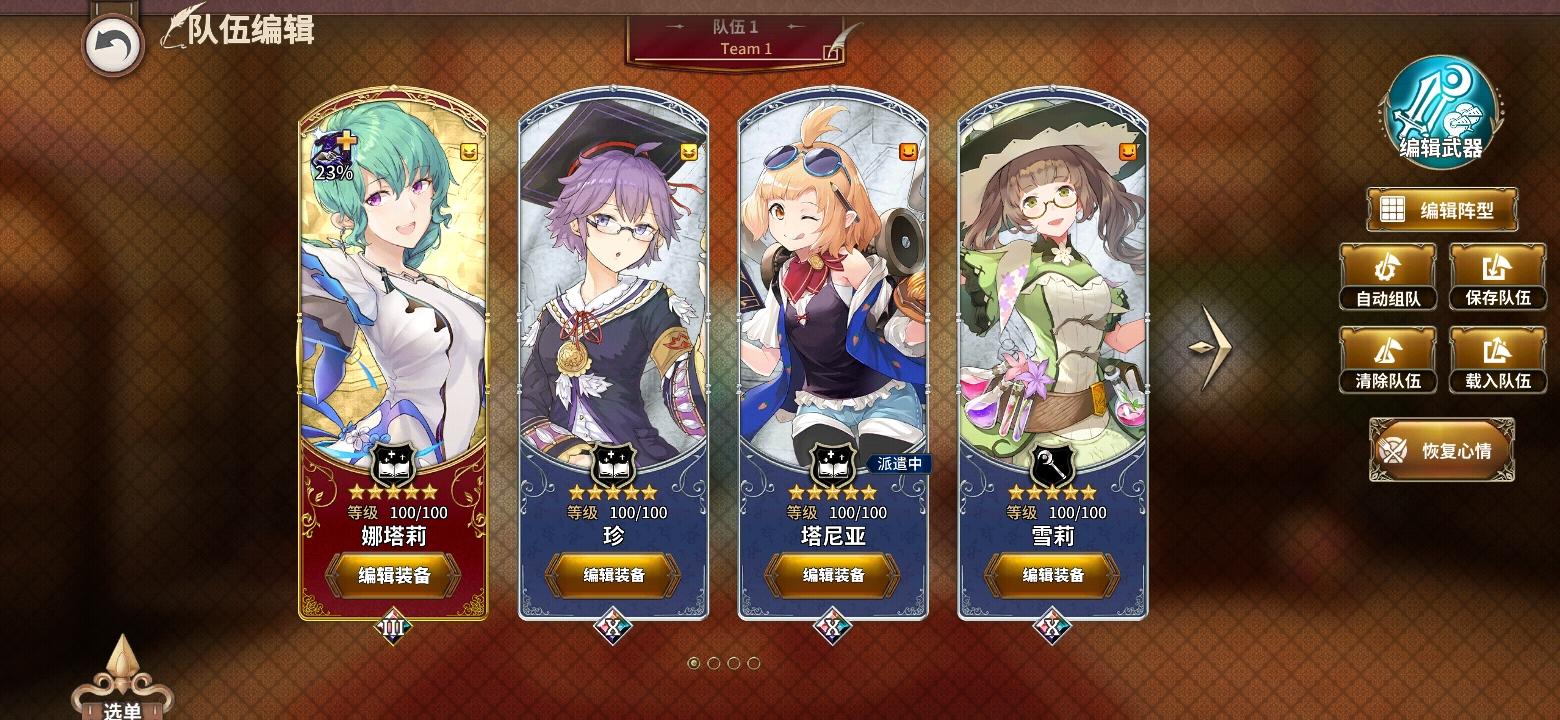Click the 清除队伍 clear team icon
The image size is (1560, 720).
[1387, 351]
